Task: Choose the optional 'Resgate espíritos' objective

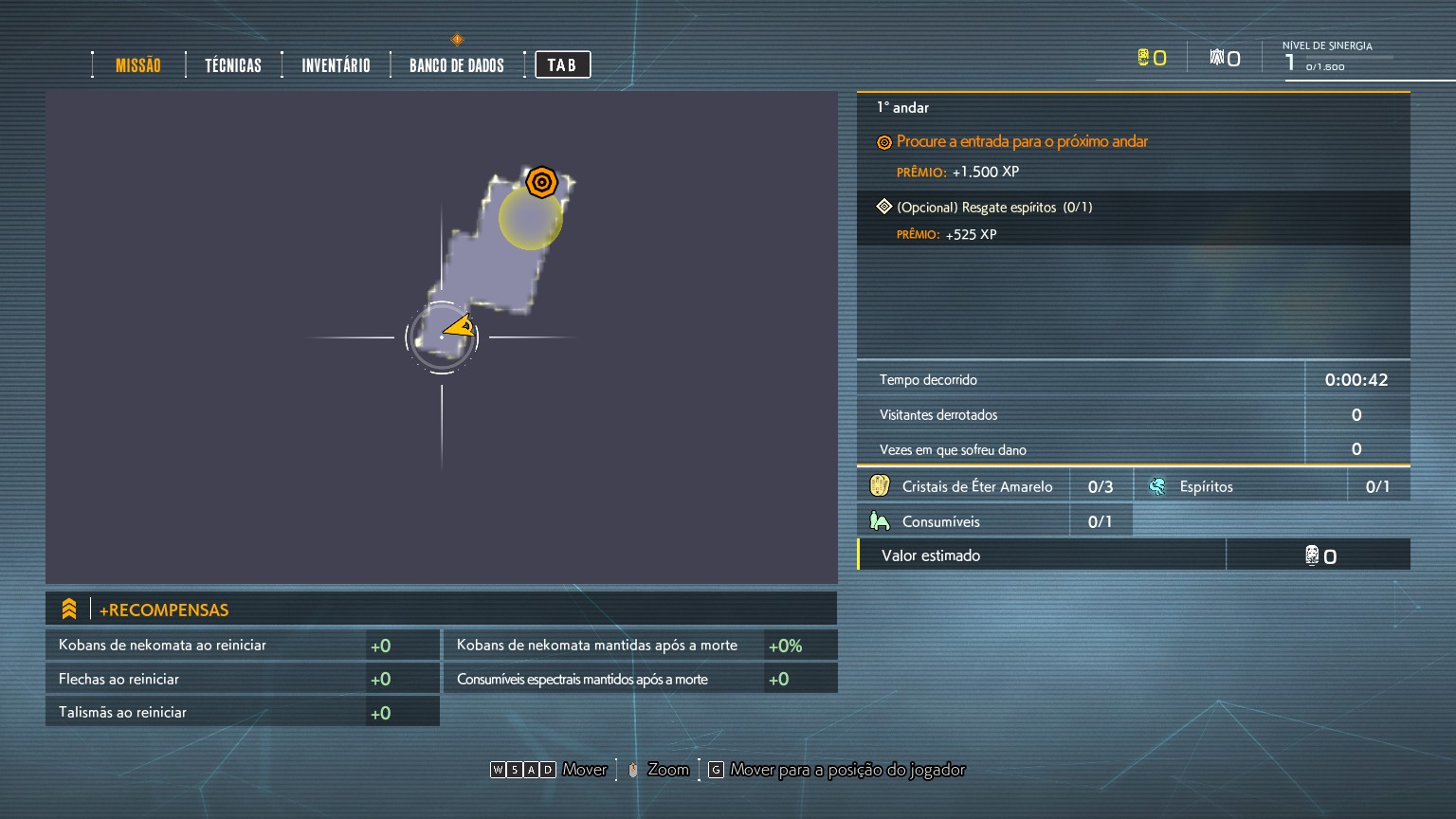Action: [x=994, y=208]
